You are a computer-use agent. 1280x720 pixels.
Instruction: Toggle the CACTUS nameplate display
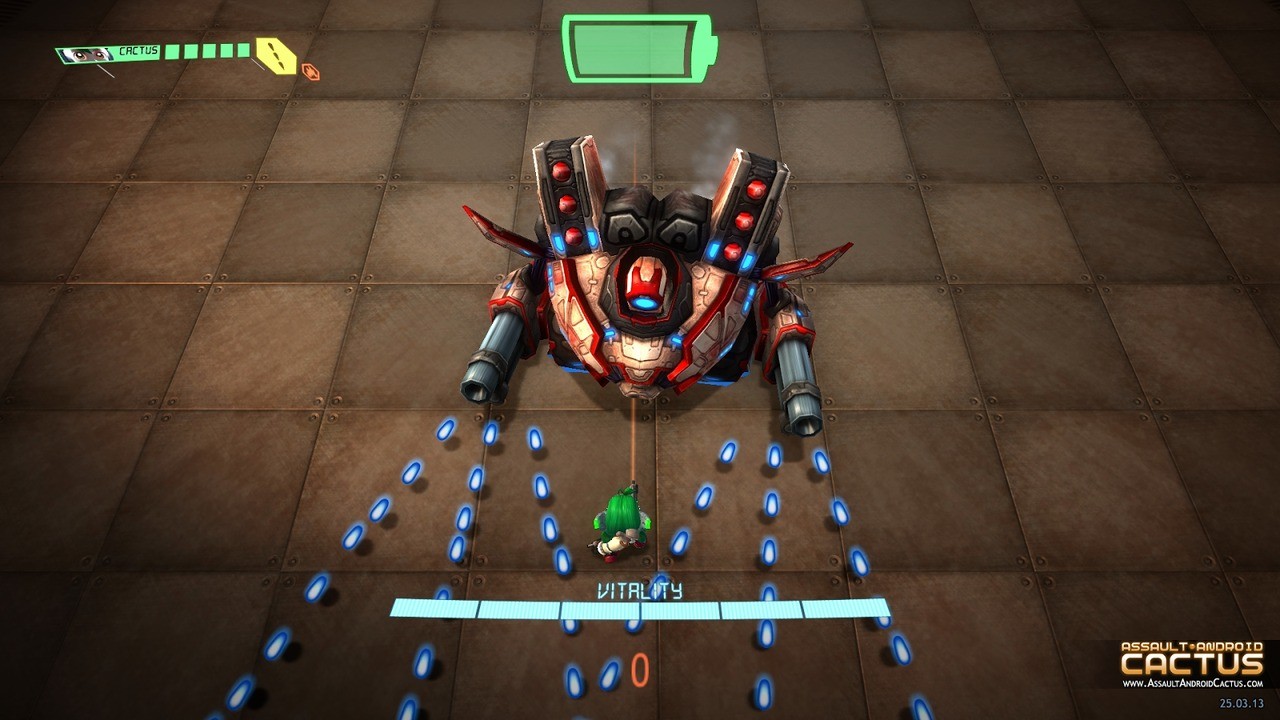click(x=138, y=50)
